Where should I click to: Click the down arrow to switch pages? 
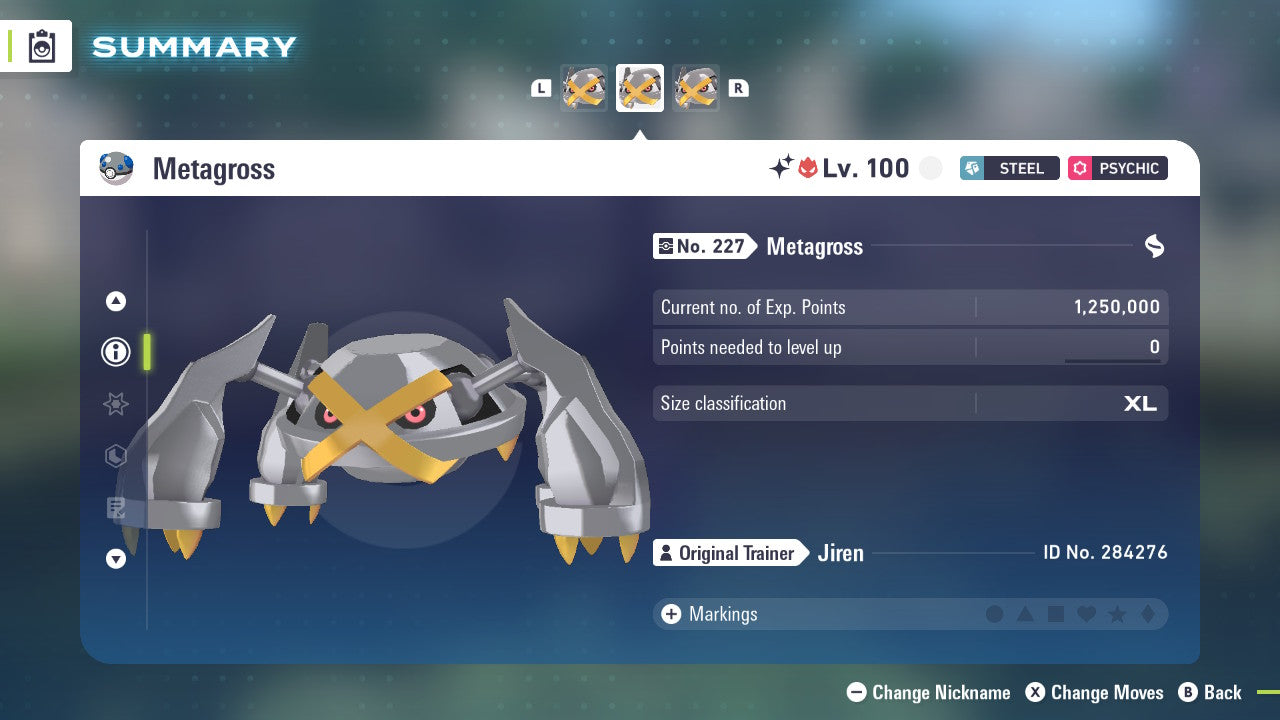pos(115,559)
